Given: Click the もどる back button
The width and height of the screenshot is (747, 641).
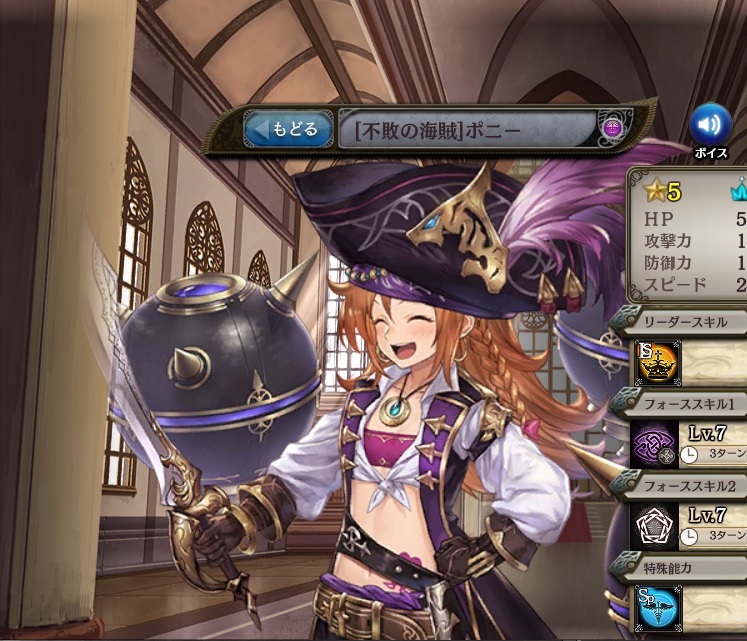Looking at the screenshot, I should (x=289, y=129).
